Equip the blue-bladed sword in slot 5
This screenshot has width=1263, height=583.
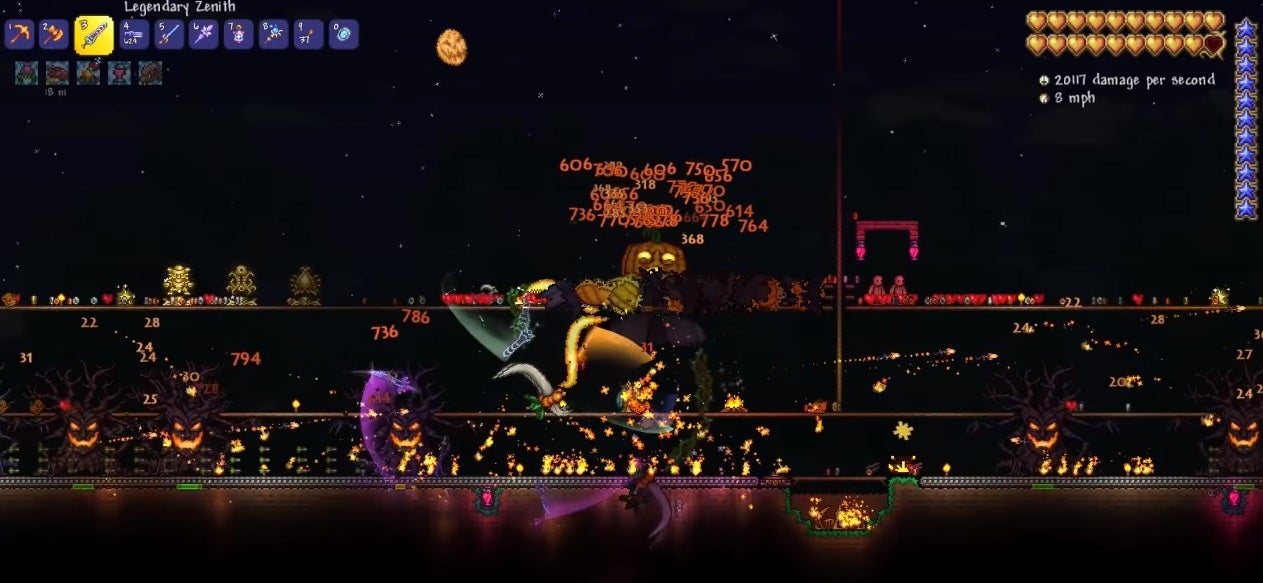click(x=169, y=35)
